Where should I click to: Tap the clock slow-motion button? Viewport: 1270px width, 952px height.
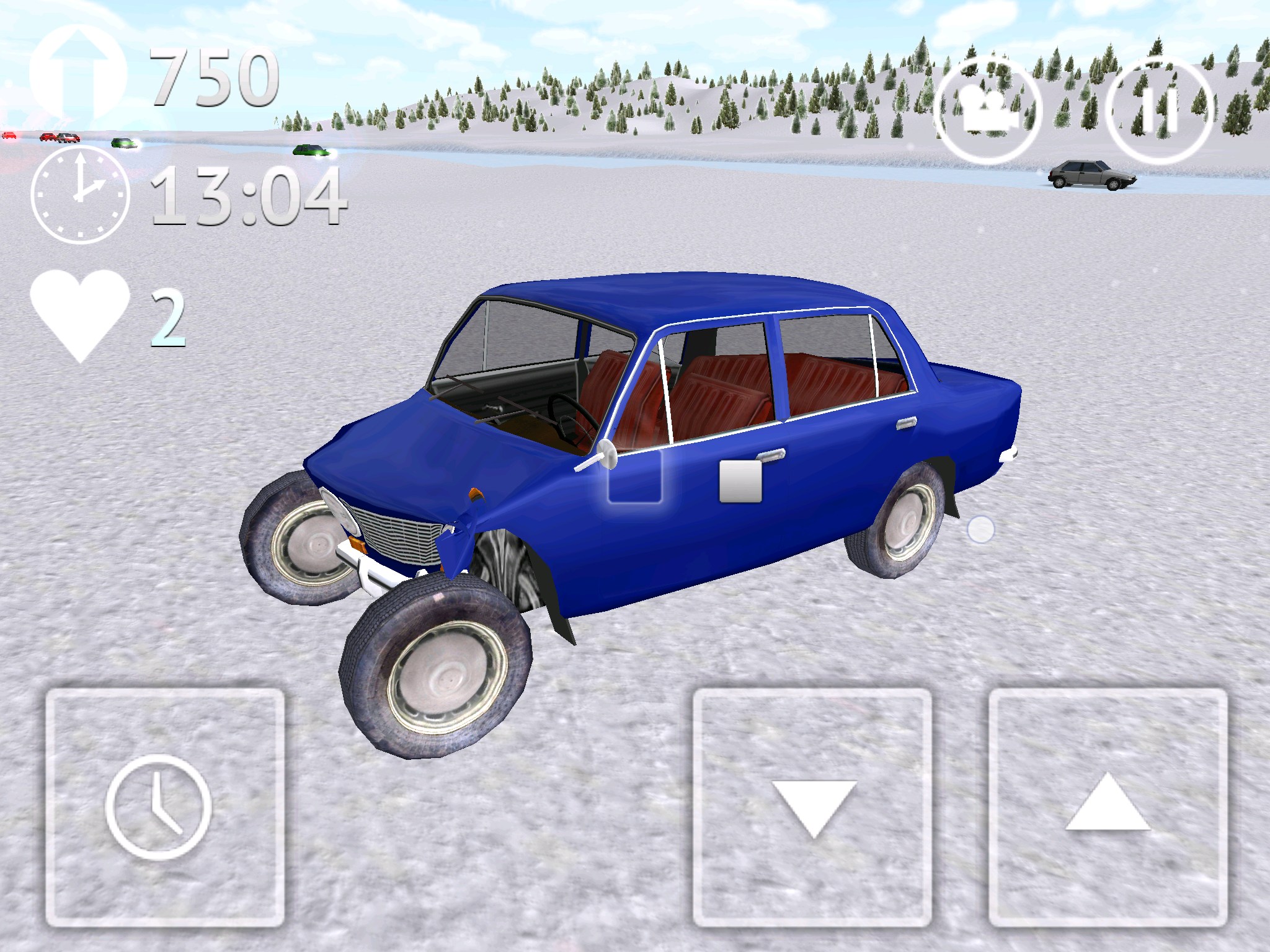[x=165, y=807]
